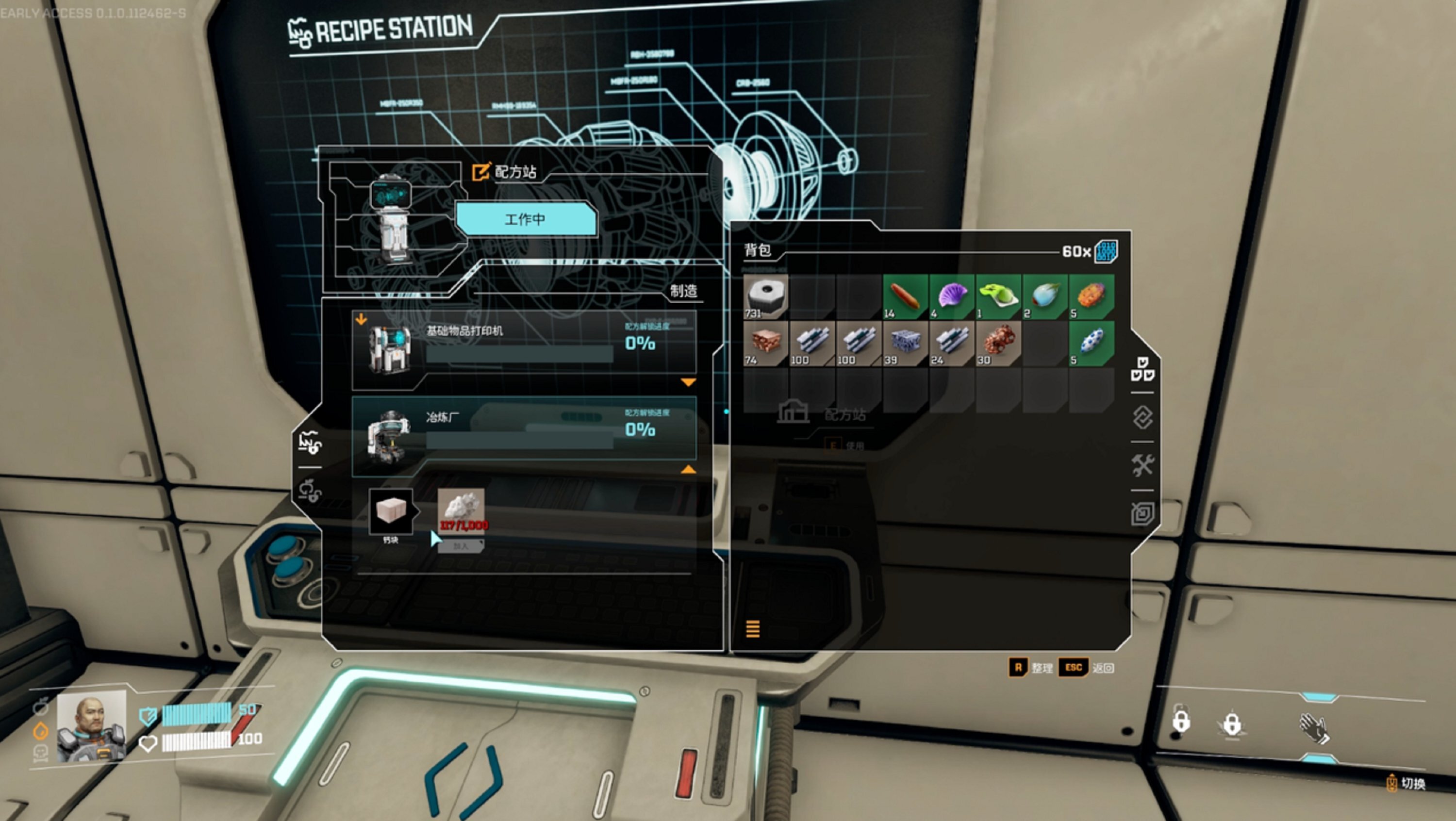Select the 钙块 output block slot

tap(391, 511)
